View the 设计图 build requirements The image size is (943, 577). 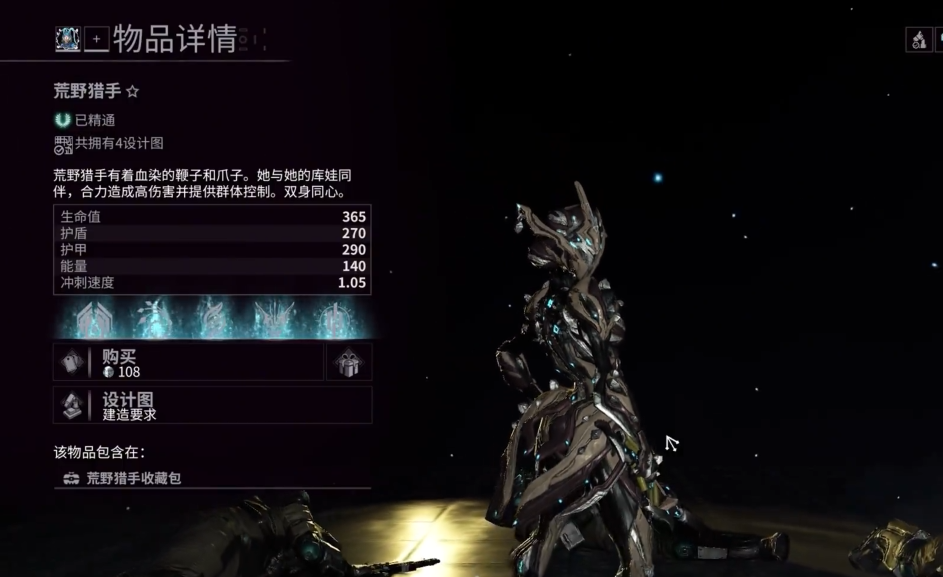pyautogui.click(x=212, y=405)
